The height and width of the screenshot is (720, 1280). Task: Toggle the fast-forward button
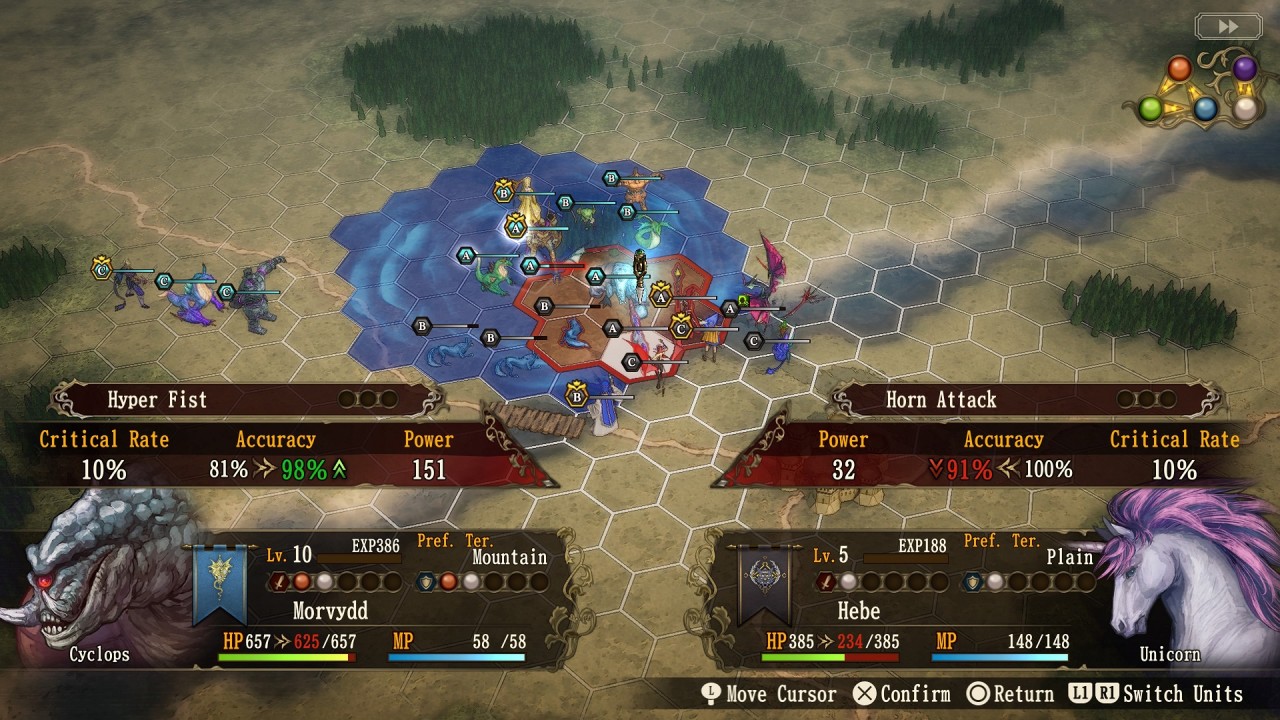1228,27
